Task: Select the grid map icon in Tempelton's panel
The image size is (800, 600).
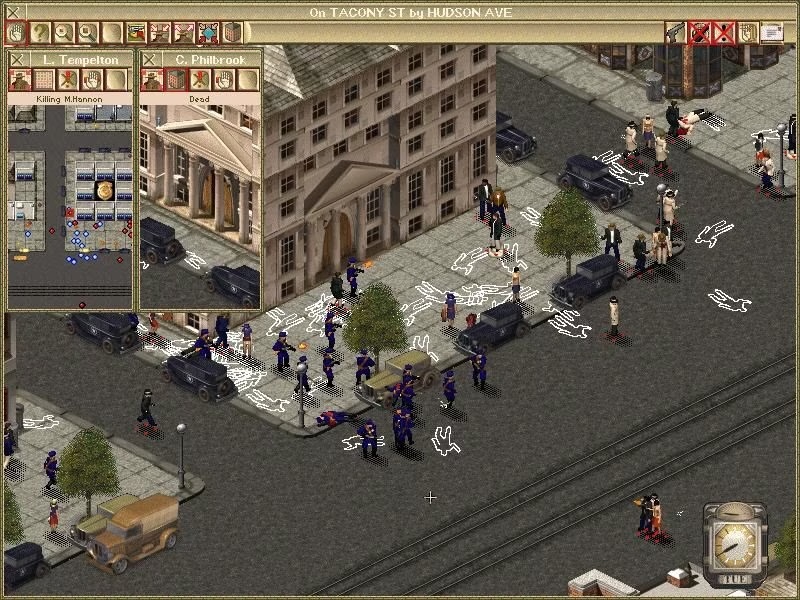Action: click(x=44, y=80)
